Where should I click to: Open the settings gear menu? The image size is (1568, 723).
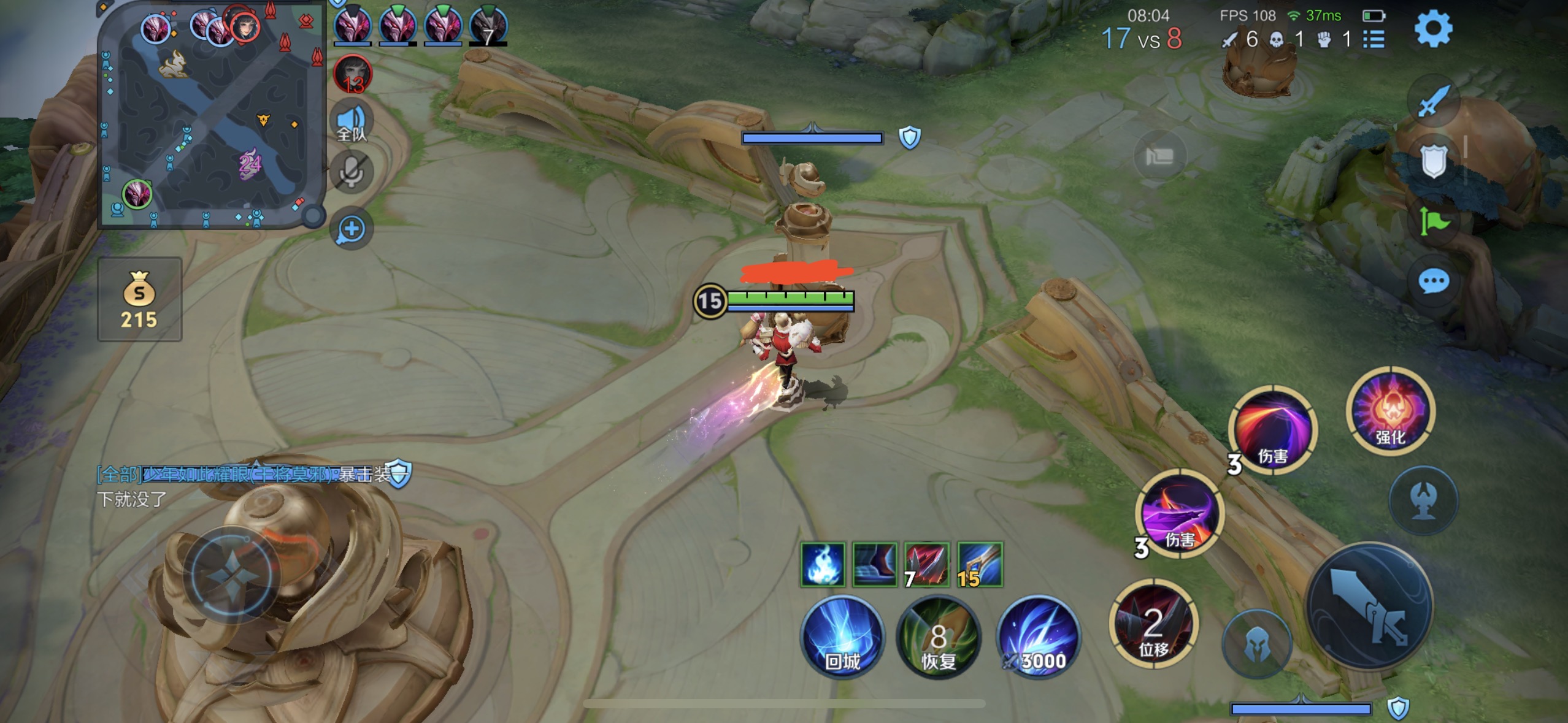pyautogui.click(x=1433, y=29)
